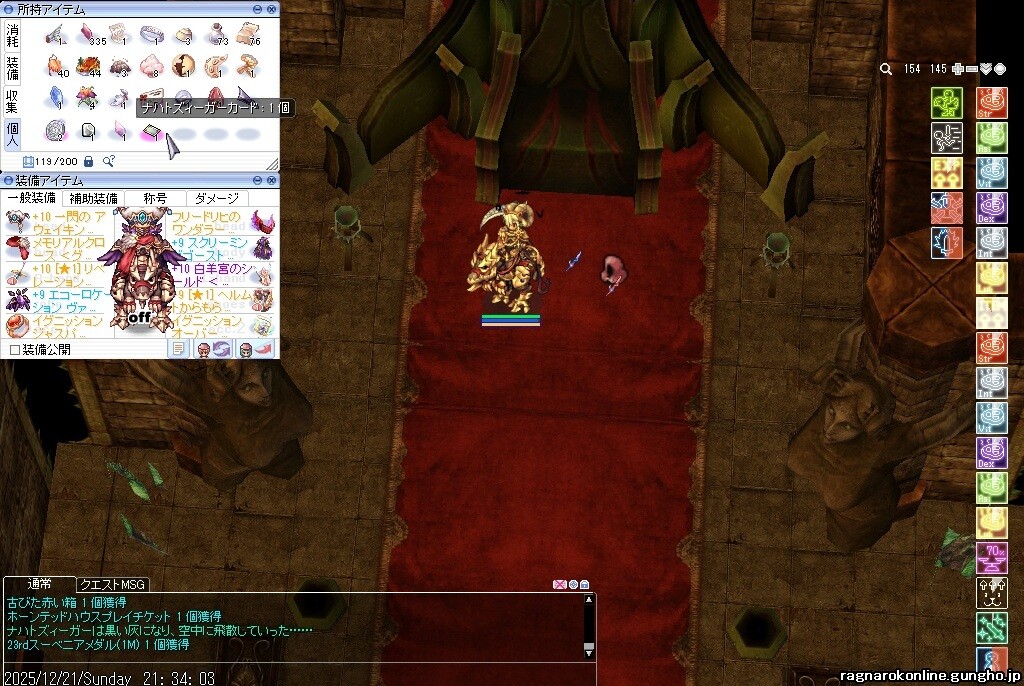
Task: Open the 補助装備 equipment tab
Action: (92, 198)
